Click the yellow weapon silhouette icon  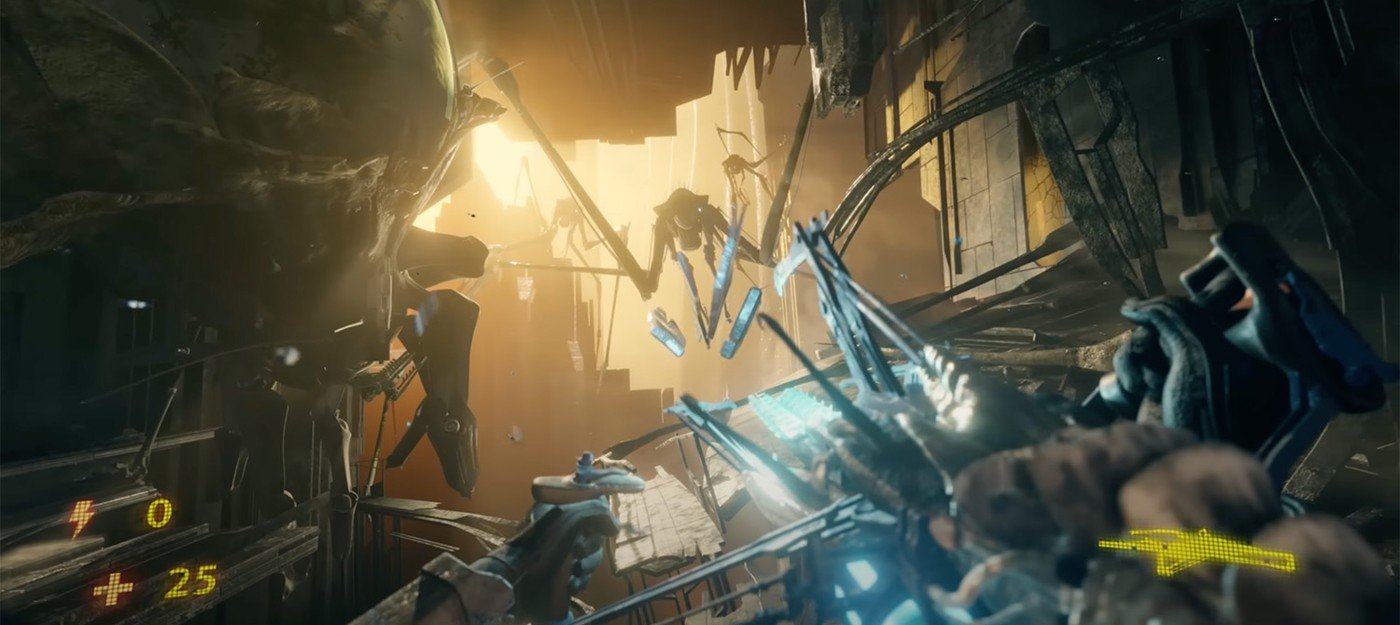[1196, 549]
